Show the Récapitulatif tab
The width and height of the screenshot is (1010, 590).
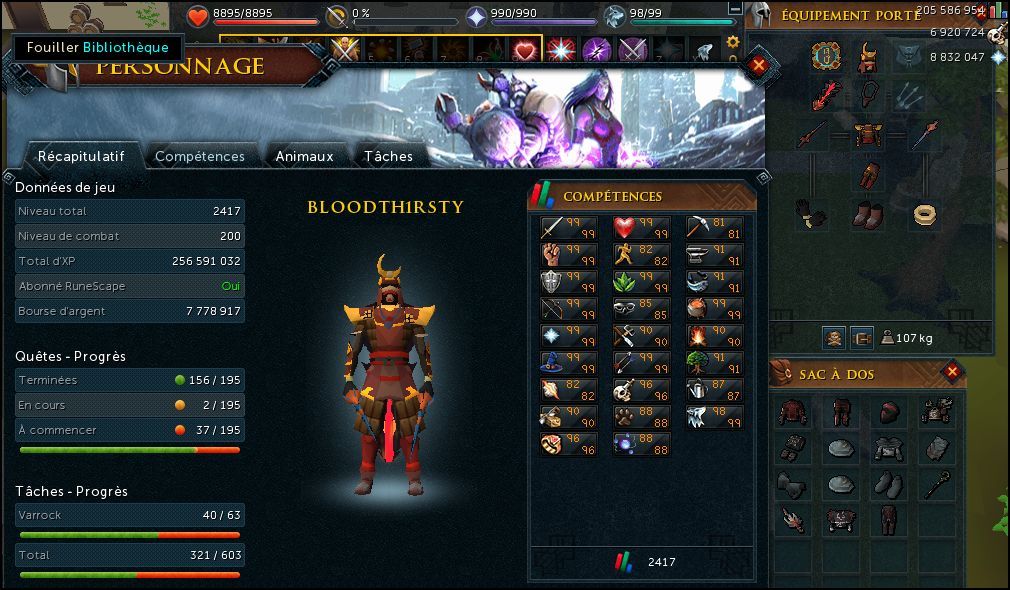tap(80, 156)
